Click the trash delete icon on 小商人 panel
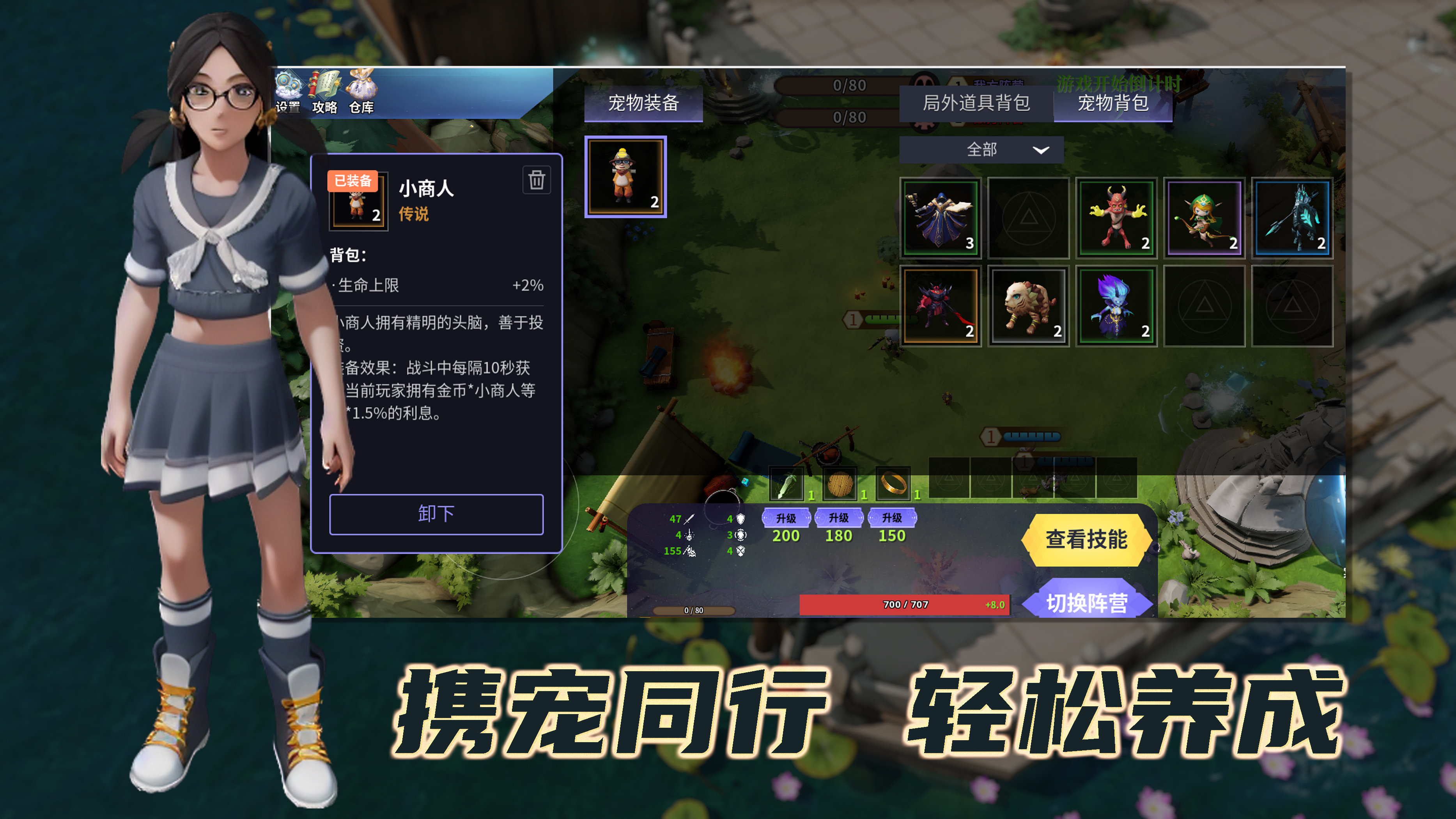 tap(537, 180)
